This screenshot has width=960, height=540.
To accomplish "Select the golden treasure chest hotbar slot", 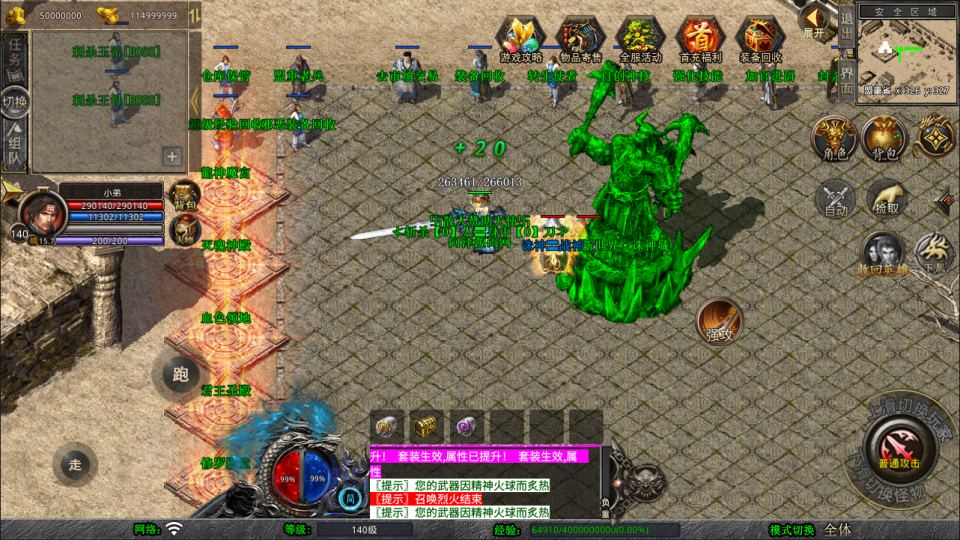I will (x=426, y=424).
